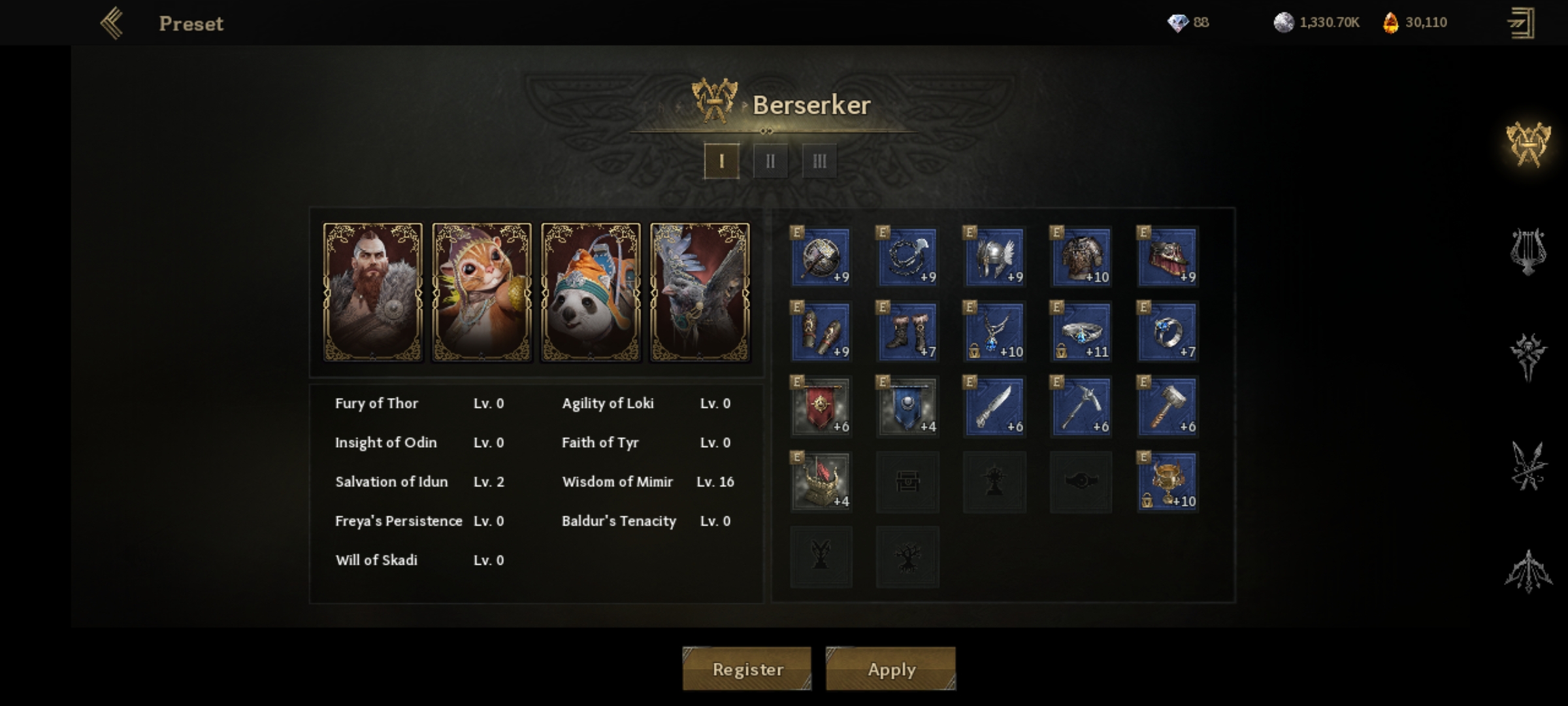
Task: Select the bearded warrior card
Action: [x=373, y=292]
